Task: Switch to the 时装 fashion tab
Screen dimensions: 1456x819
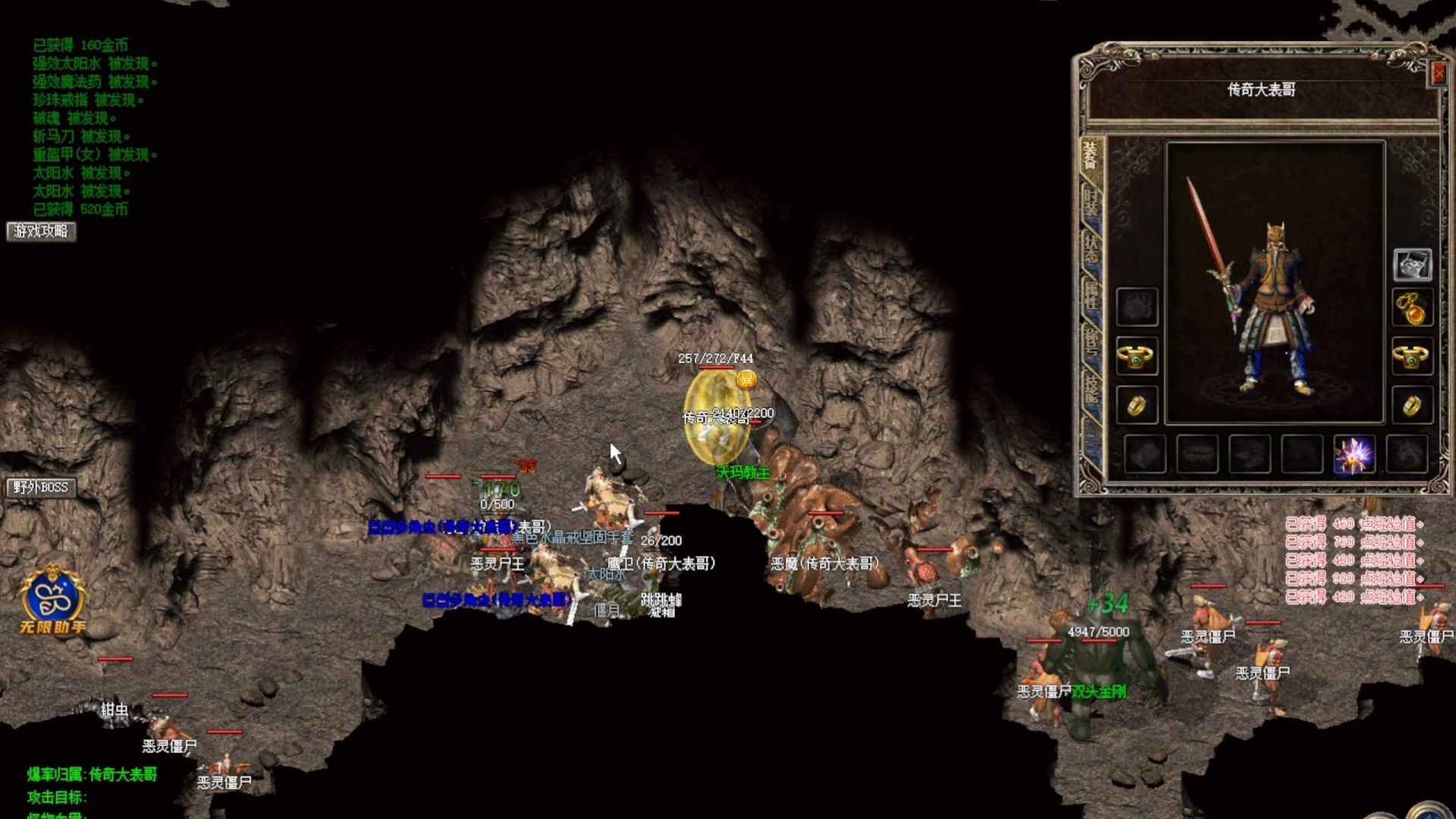Action: [1090, 203]
